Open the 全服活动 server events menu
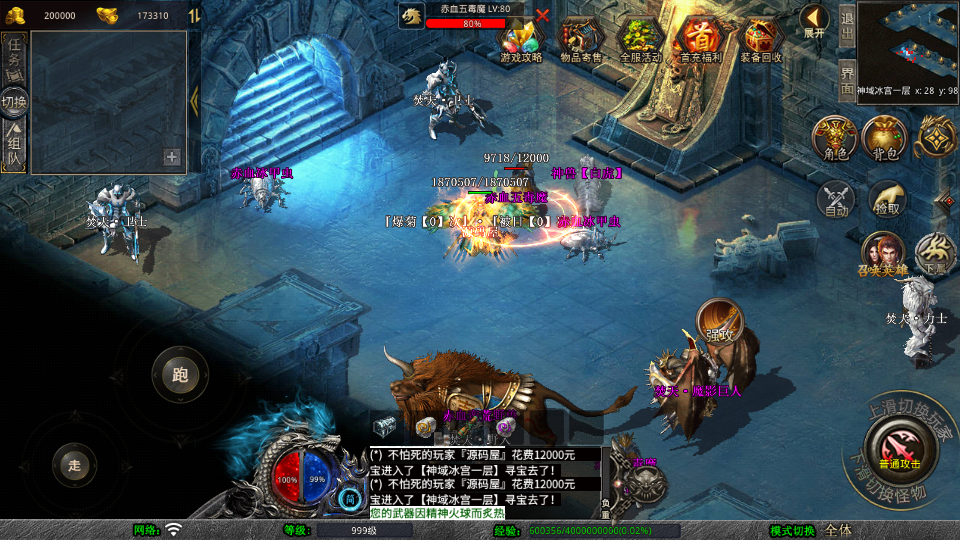 tap(641, 40)
